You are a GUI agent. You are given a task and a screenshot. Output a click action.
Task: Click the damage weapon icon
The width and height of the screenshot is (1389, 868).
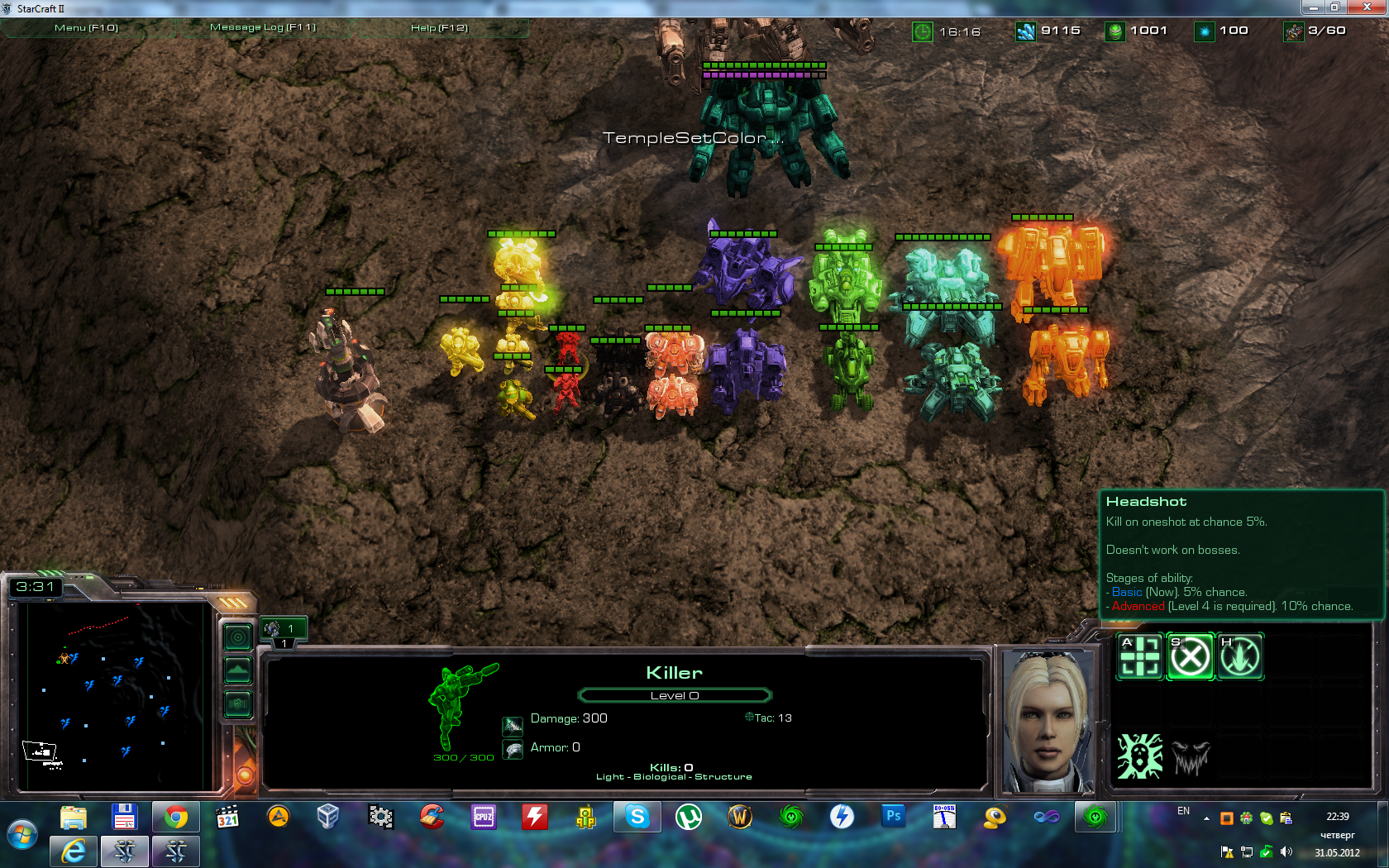(x=513, y=726)
